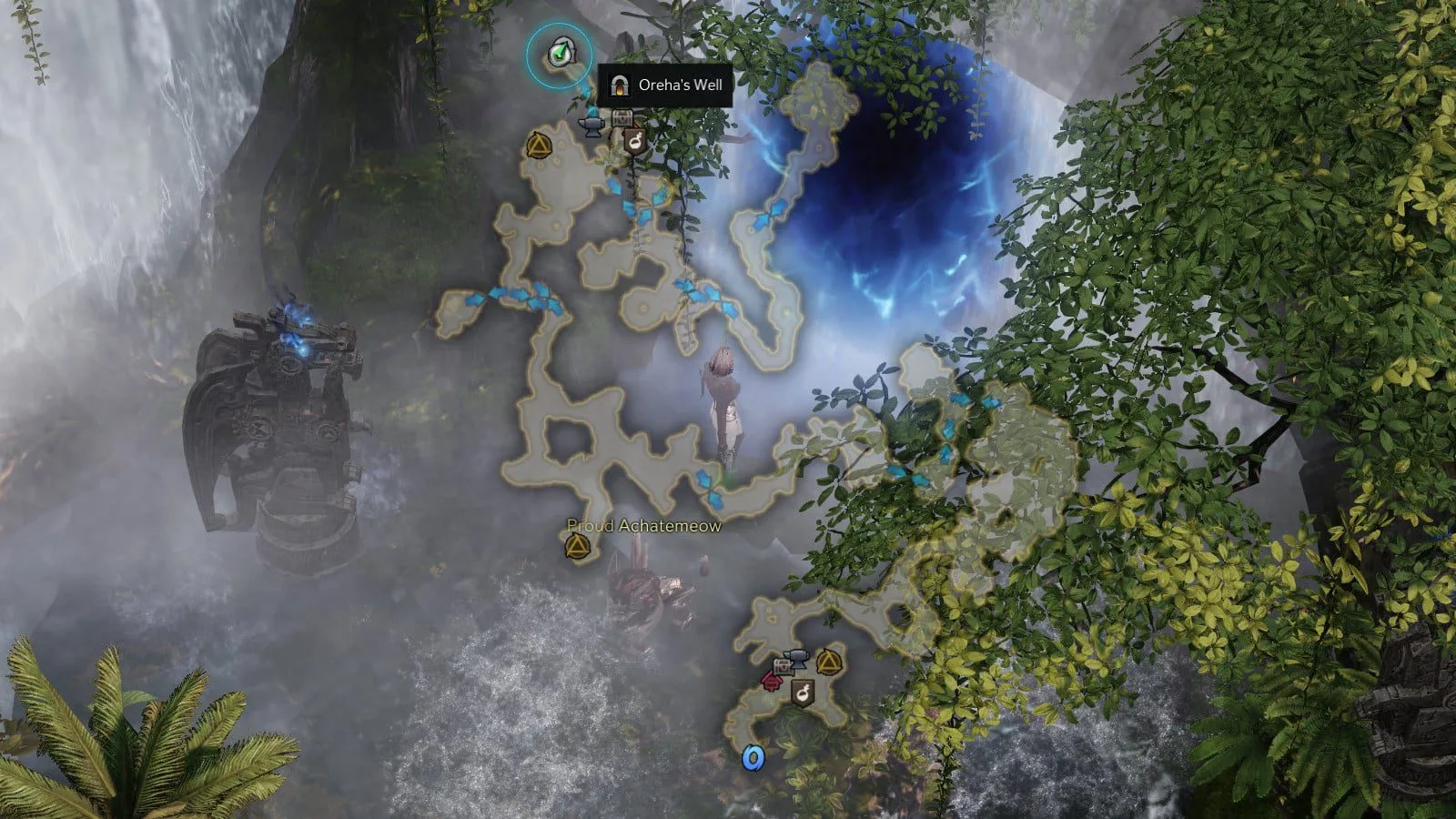Click the Oreha's Well tooltip label
The width and height of the screenshot is (1456, 819).
click(665, 86)
